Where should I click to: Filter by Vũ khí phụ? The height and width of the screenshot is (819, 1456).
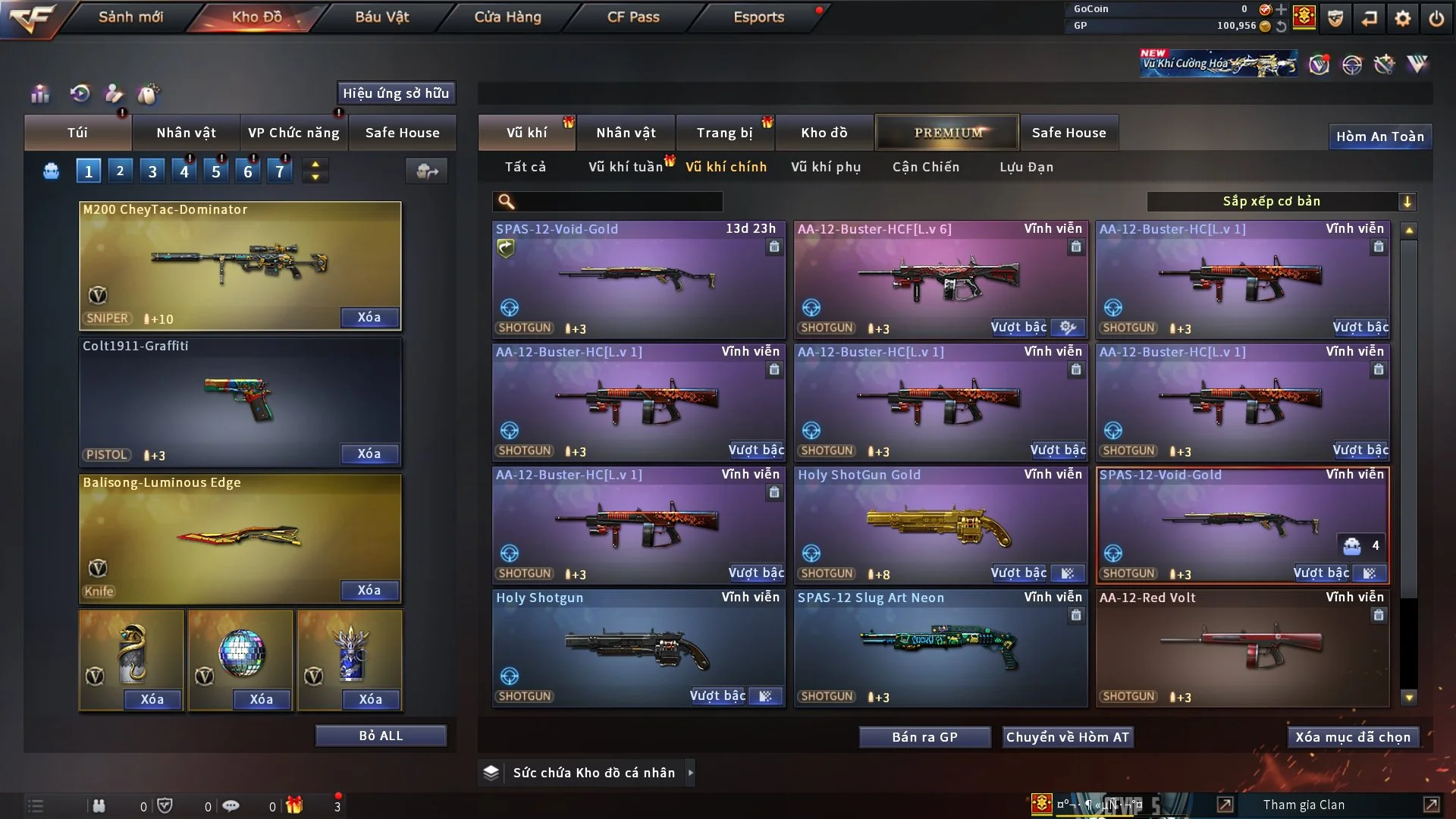pyautogui.click(x=826, y=167)
